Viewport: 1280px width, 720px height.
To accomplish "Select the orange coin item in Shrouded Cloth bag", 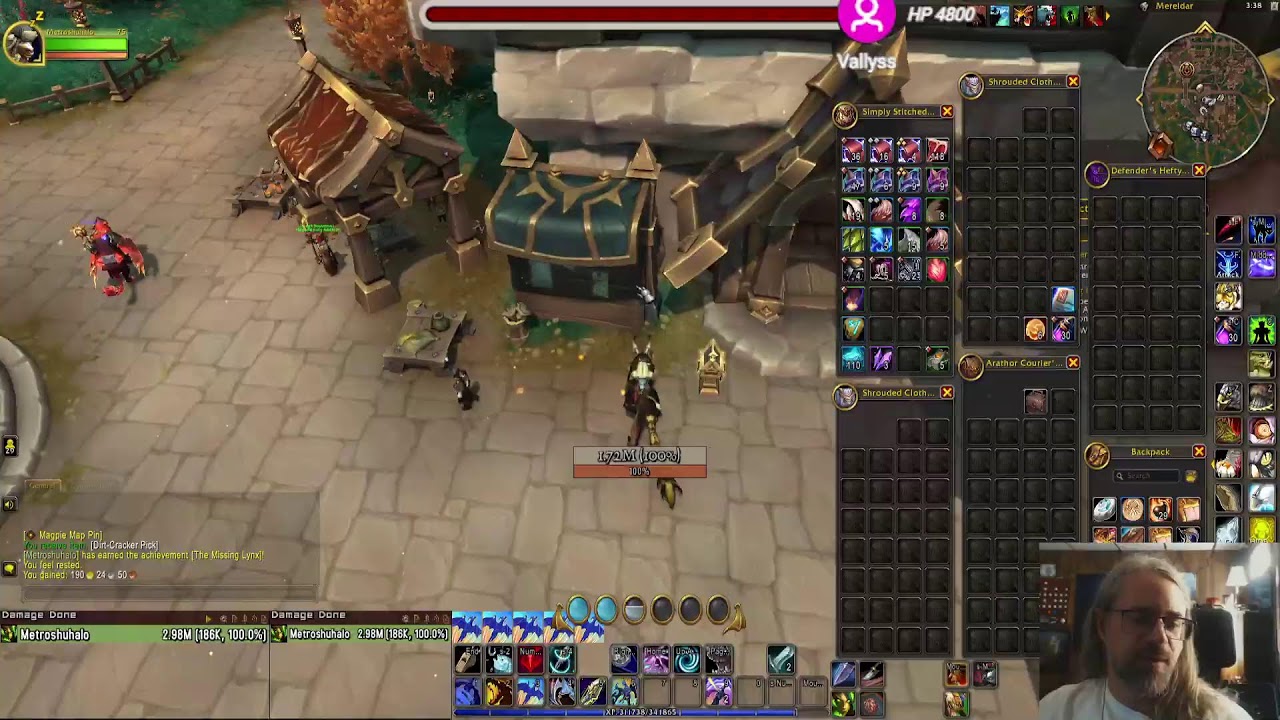I will point(1035,329).
